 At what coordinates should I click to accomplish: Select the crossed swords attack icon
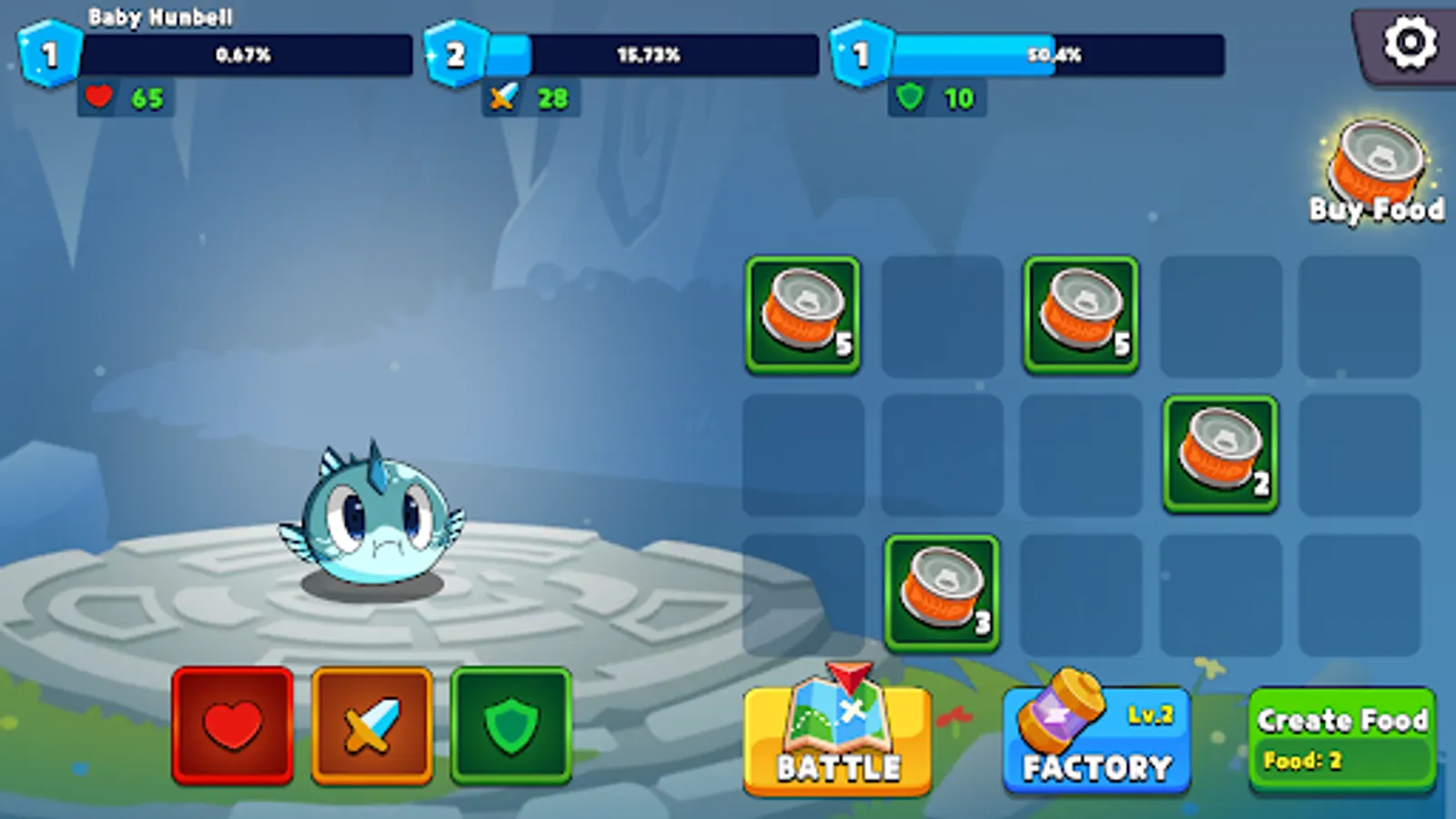[373, 725]
